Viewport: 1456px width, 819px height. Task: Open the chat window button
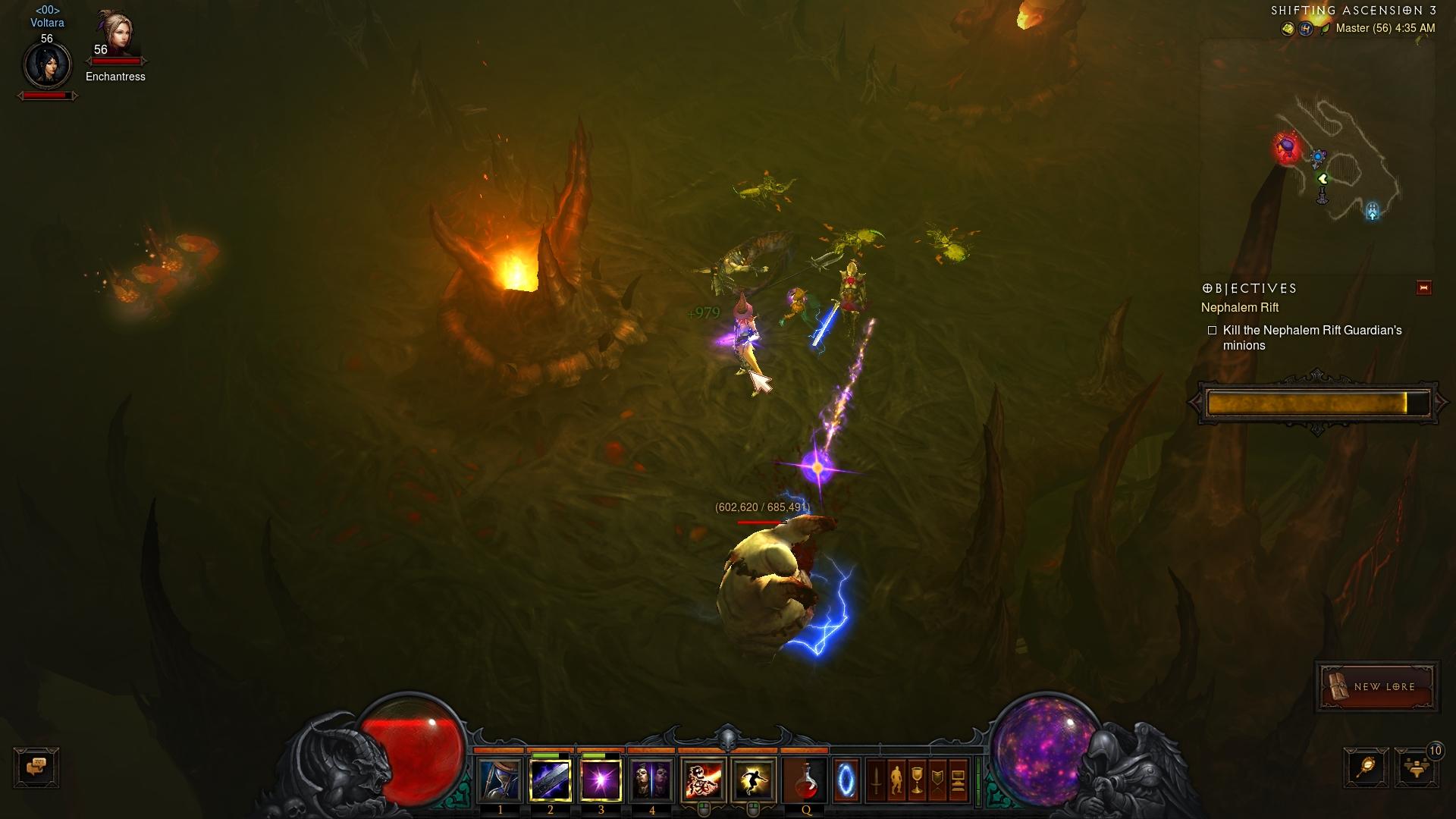tap(36, 767)
